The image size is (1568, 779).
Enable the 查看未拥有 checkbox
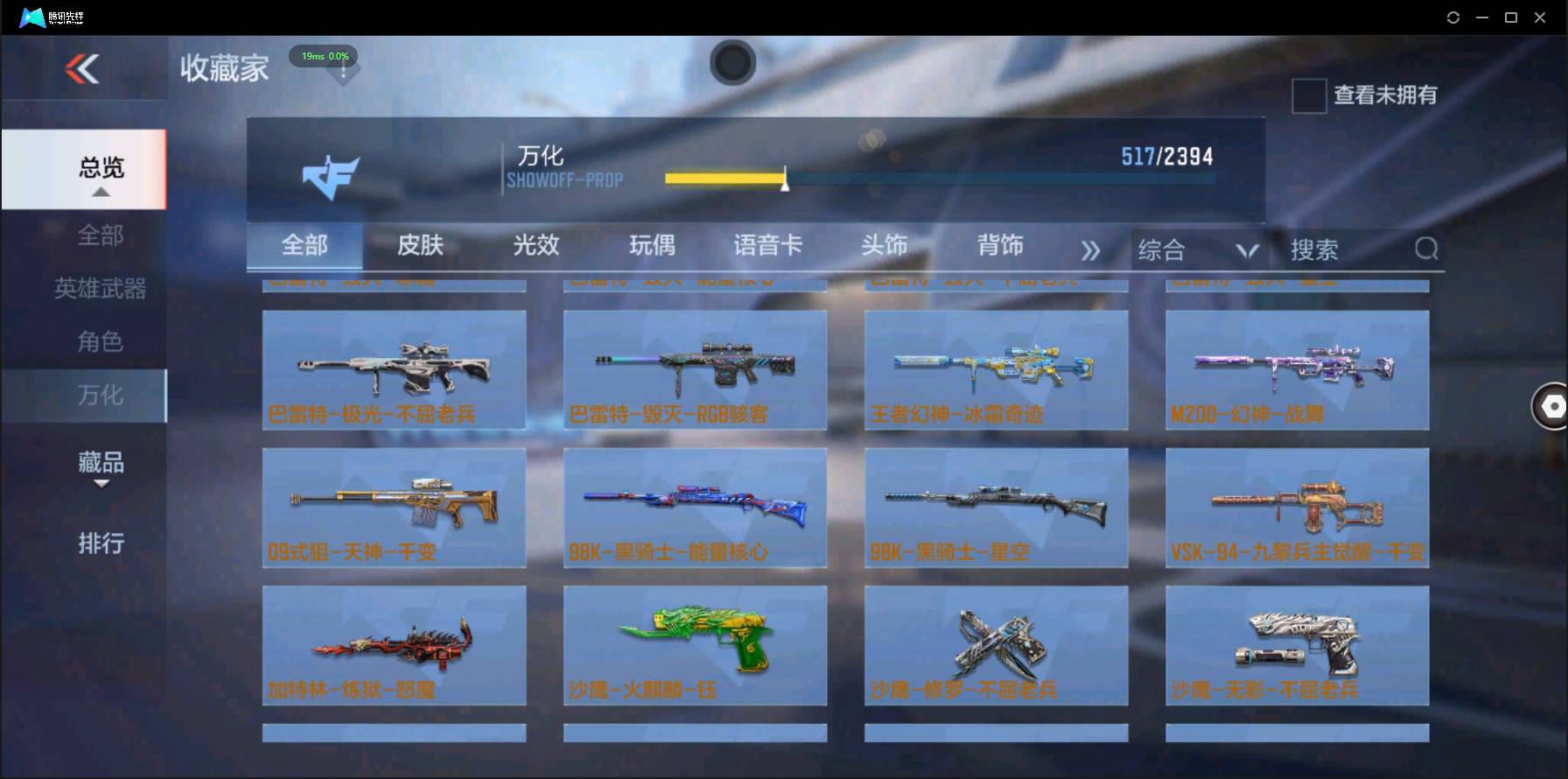[x=1308, y=96]
